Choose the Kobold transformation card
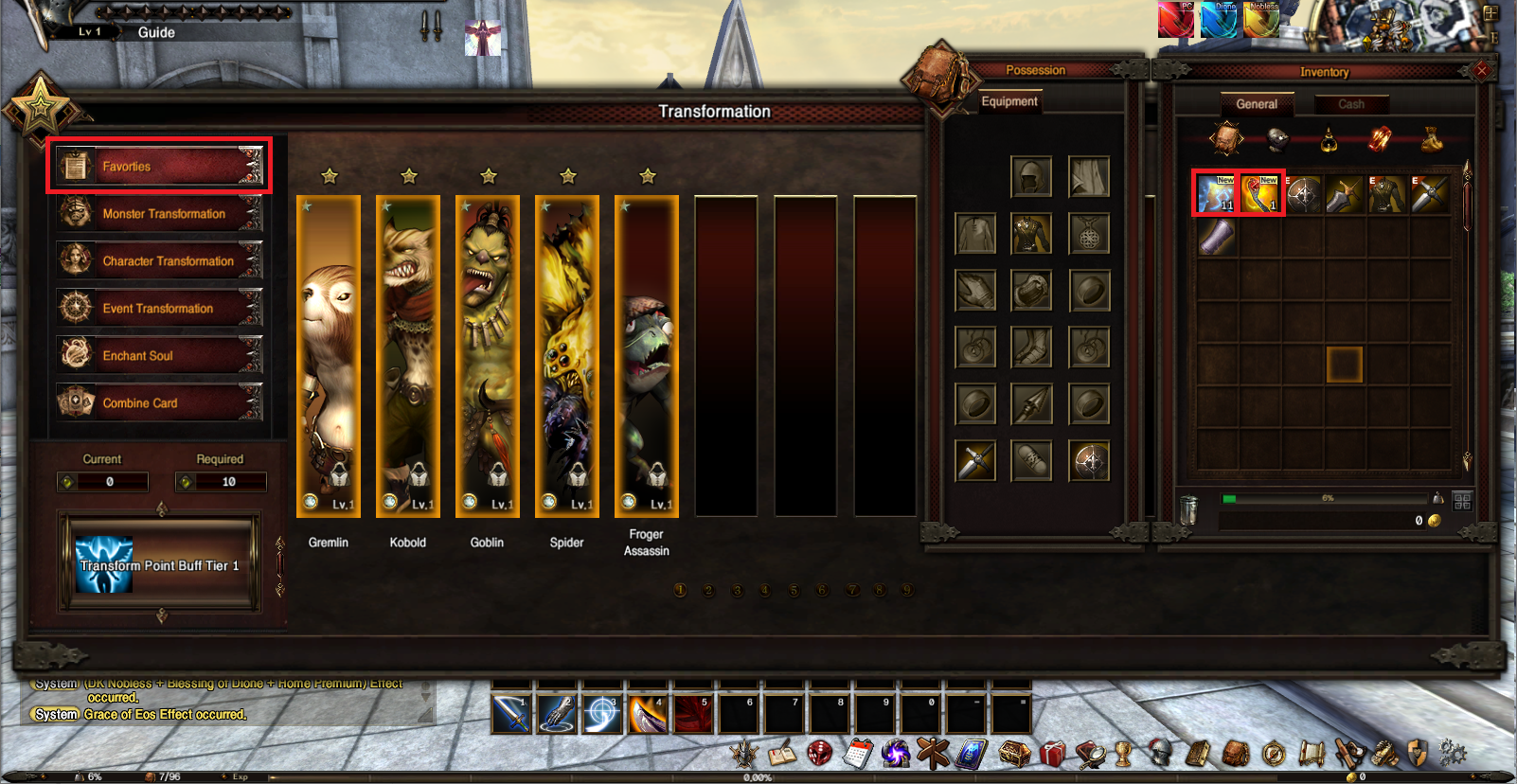Screen dimensions: 1517x784 [408, 356]
